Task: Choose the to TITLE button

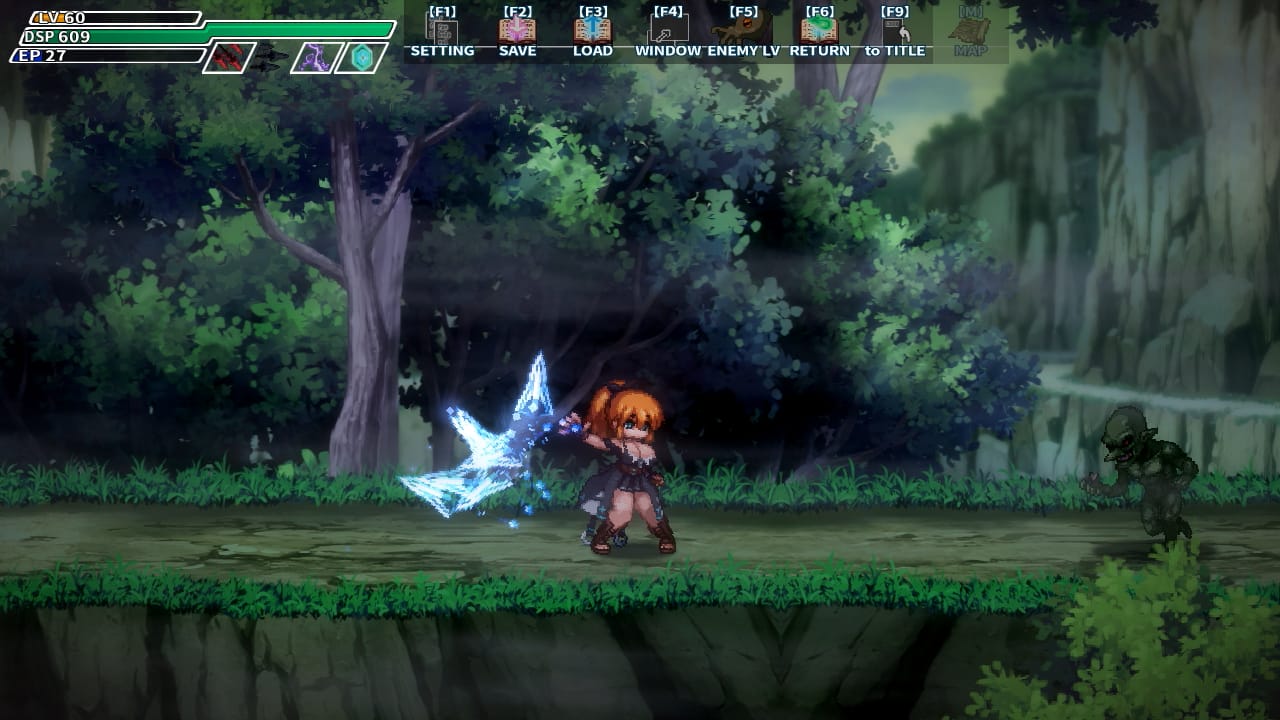Action: [895, 33]
